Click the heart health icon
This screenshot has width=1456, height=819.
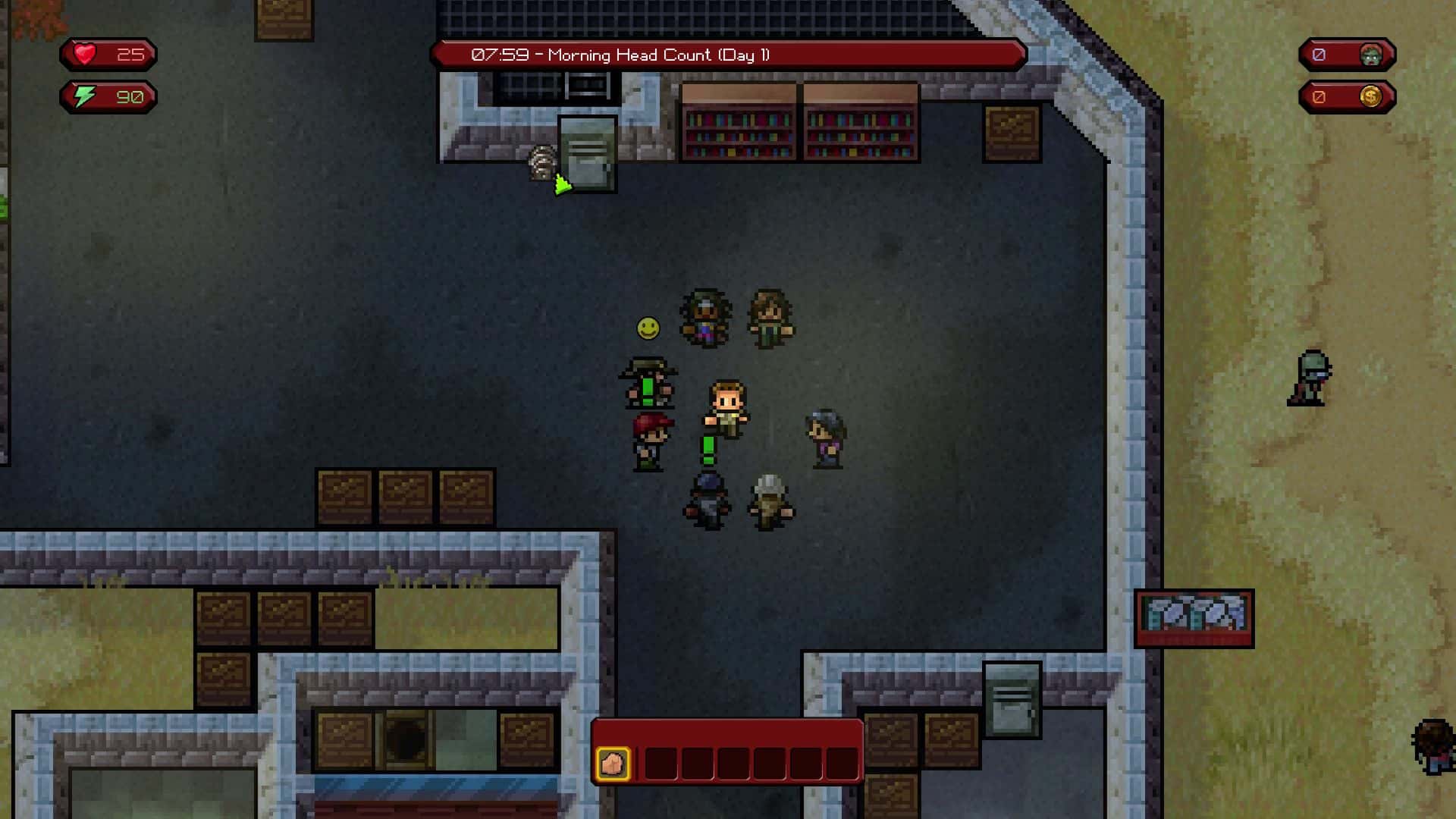(85, 55)
